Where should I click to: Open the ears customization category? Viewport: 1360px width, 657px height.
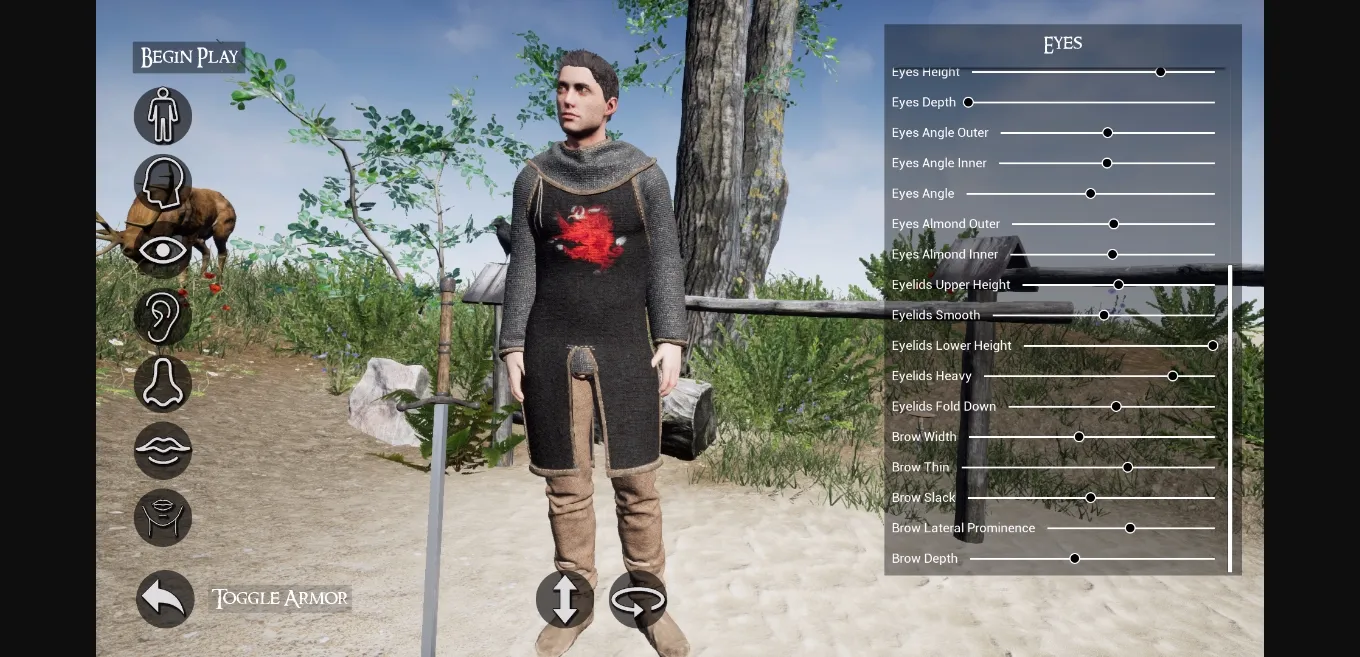coord(163,317)
